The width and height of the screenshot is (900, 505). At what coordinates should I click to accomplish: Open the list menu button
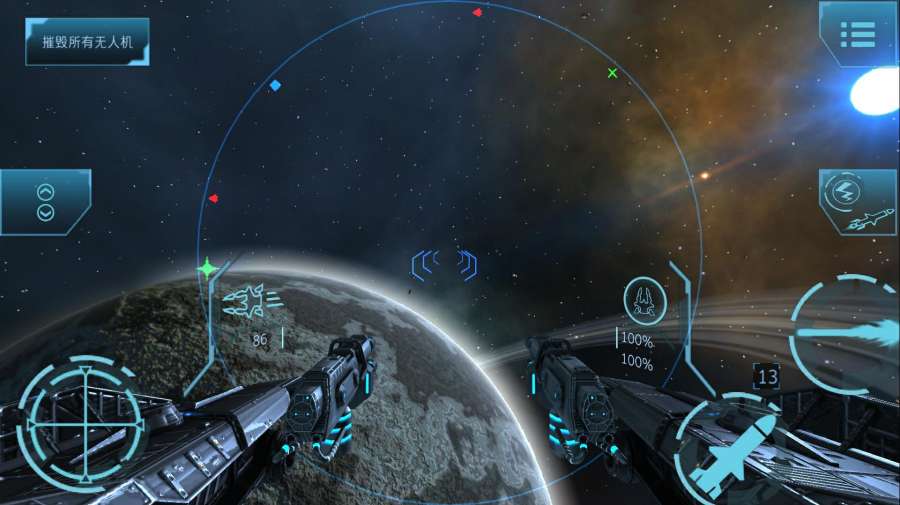point(857,34)
